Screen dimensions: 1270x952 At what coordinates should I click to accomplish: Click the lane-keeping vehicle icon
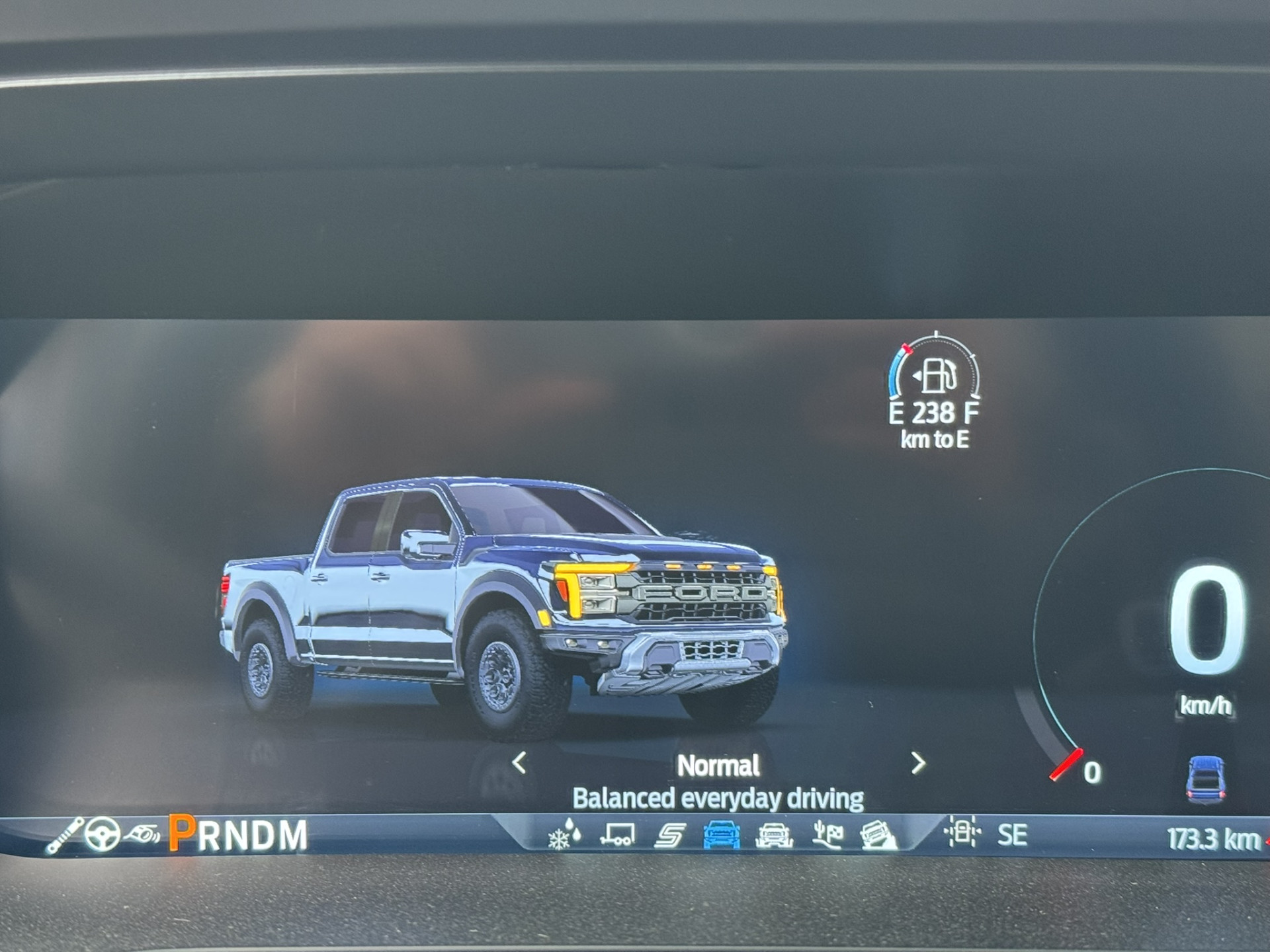pos(962,832)
